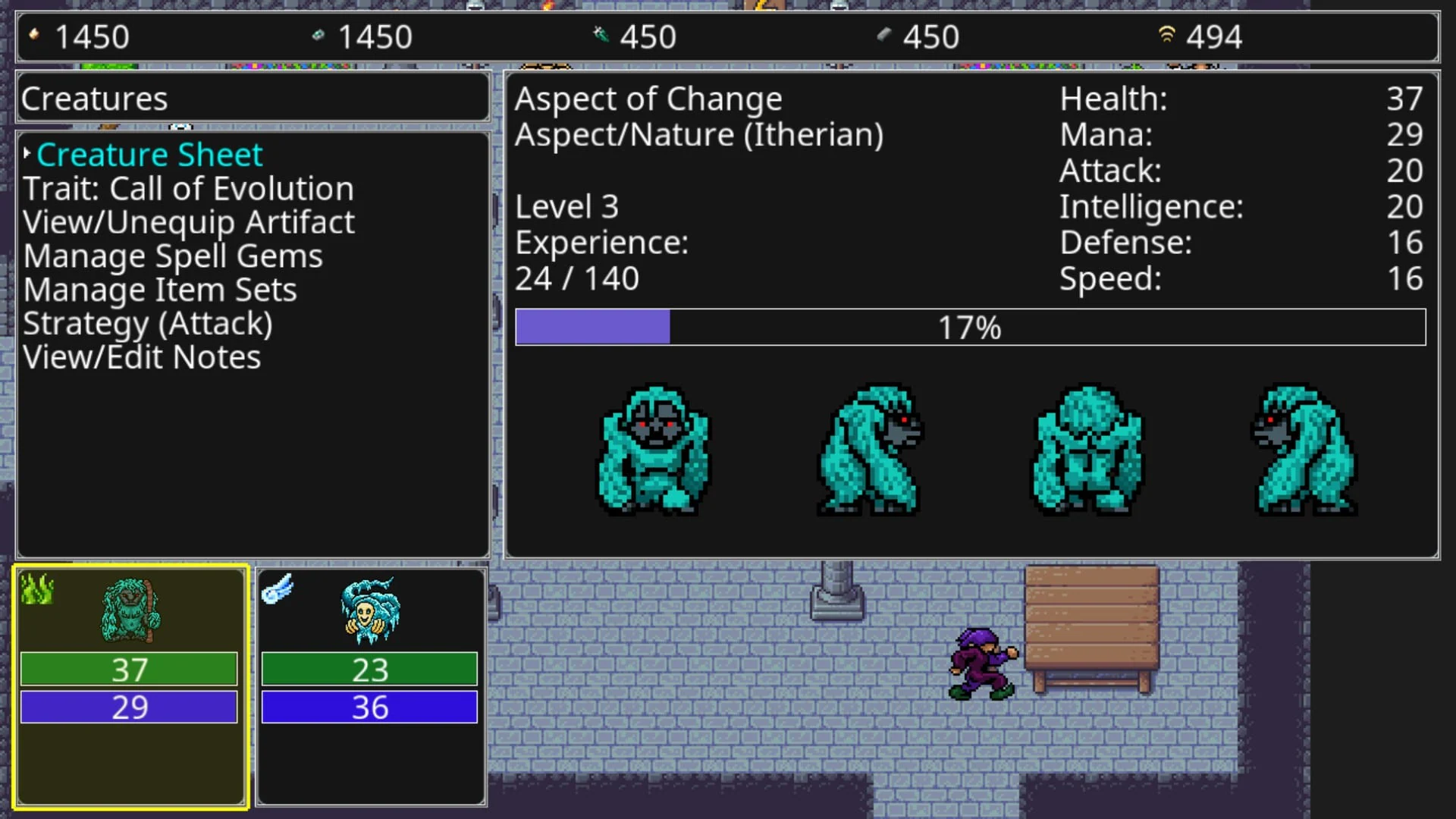This screenshot has height=819, width=1456.
Task: Open Manage Item Sets
Action: tap(159, 289)
